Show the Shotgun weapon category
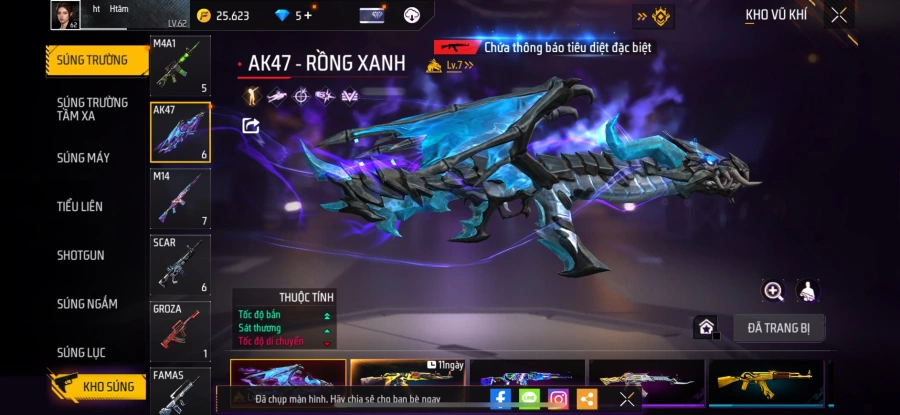 pyautogui.click(x=80, y=256)
